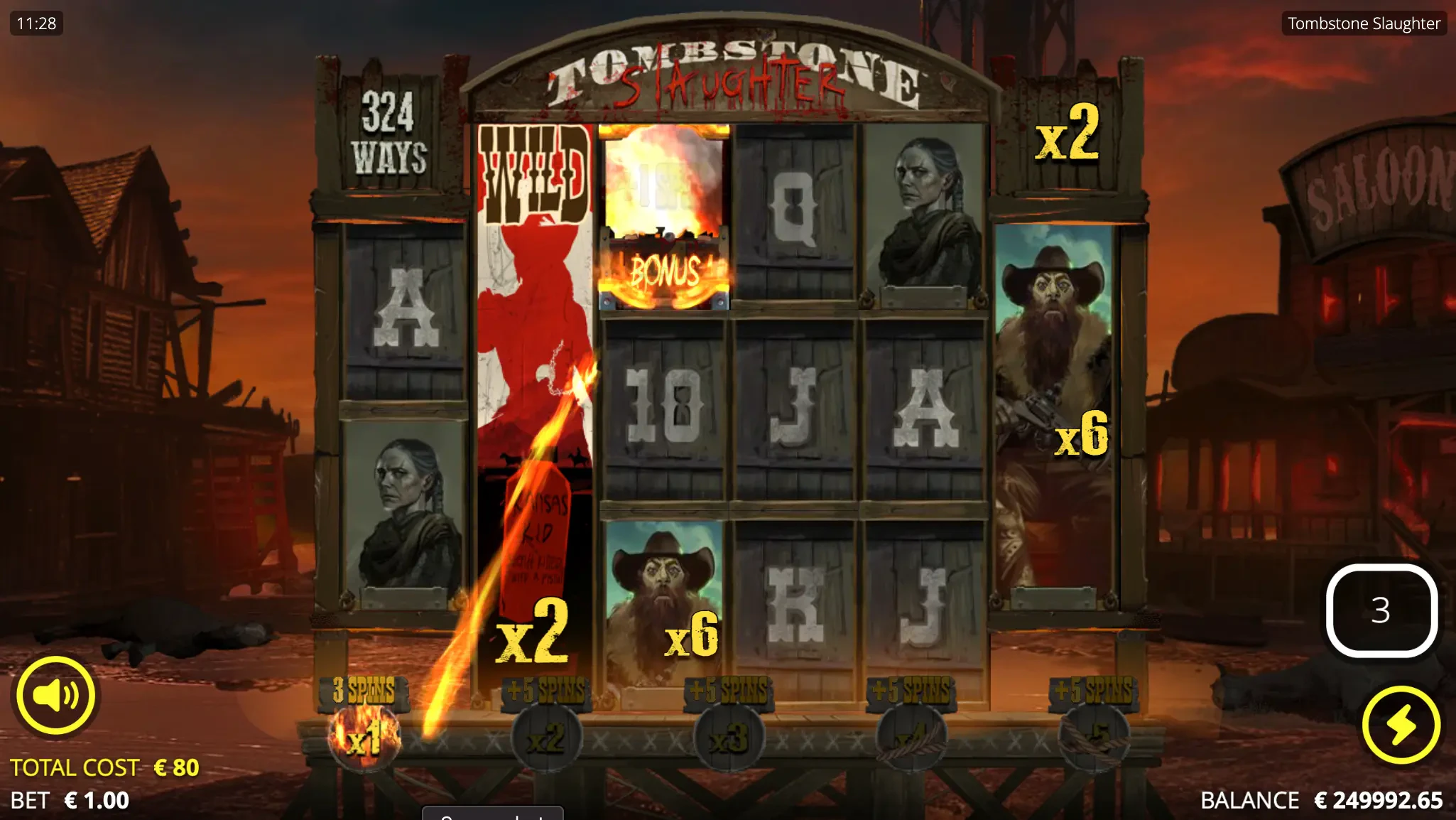This screenshot has width=1456, height=820.
Task: Activate the lightning bolt turbo button
Action: (1401, 725)
